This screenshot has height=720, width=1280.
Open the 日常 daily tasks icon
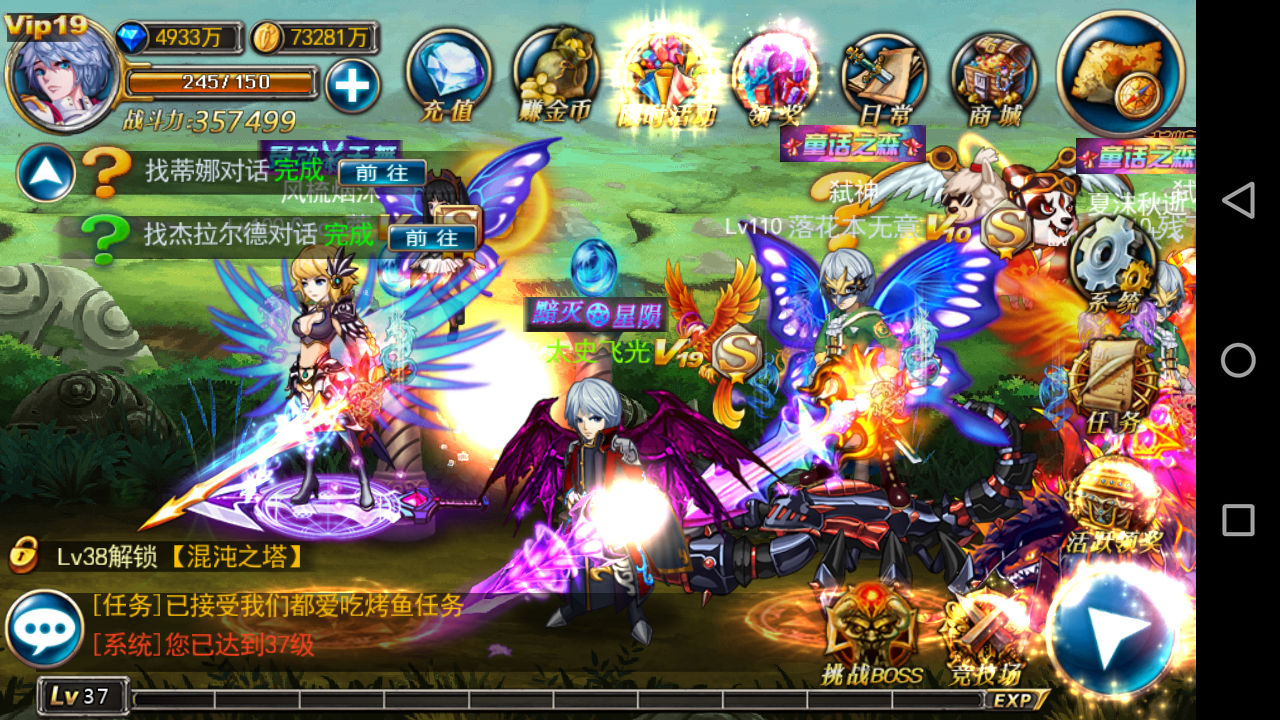point(883,74)
